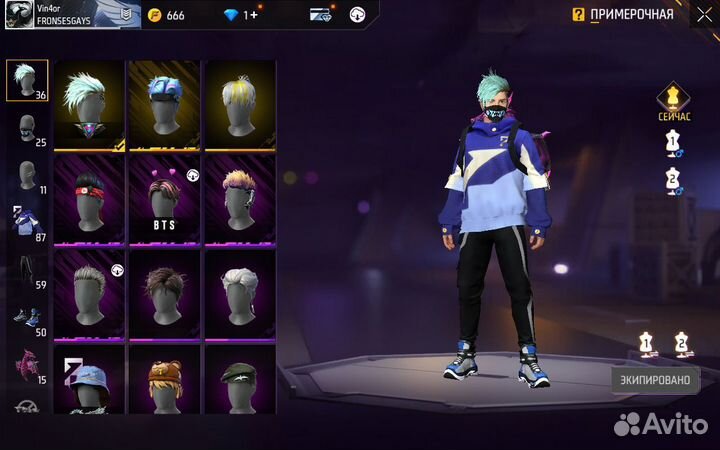
Task: Choose the white-teal spiky hairstyle
Action: (x=89, y=106)
